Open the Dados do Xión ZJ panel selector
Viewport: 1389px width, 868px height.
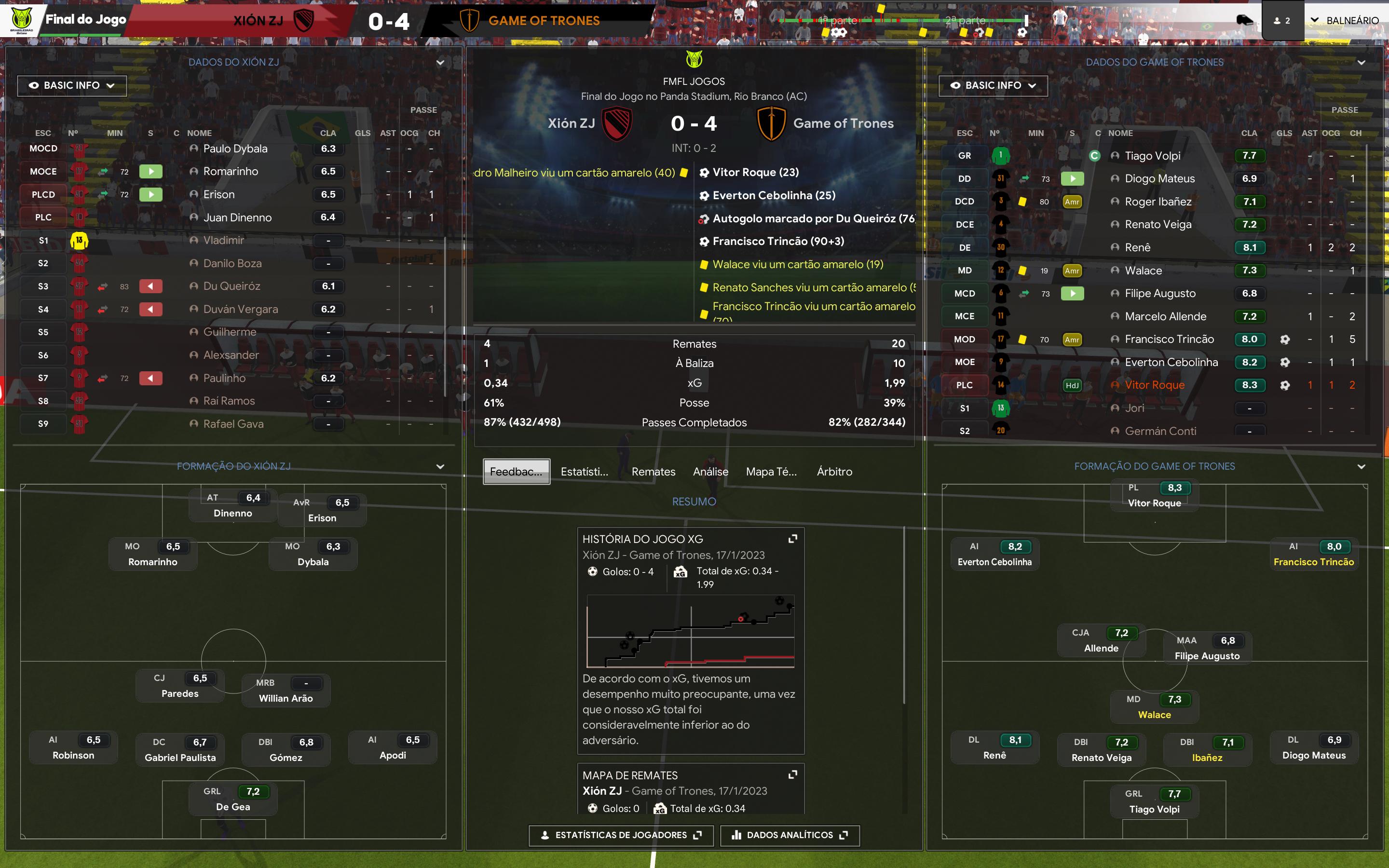pos(440,63)
